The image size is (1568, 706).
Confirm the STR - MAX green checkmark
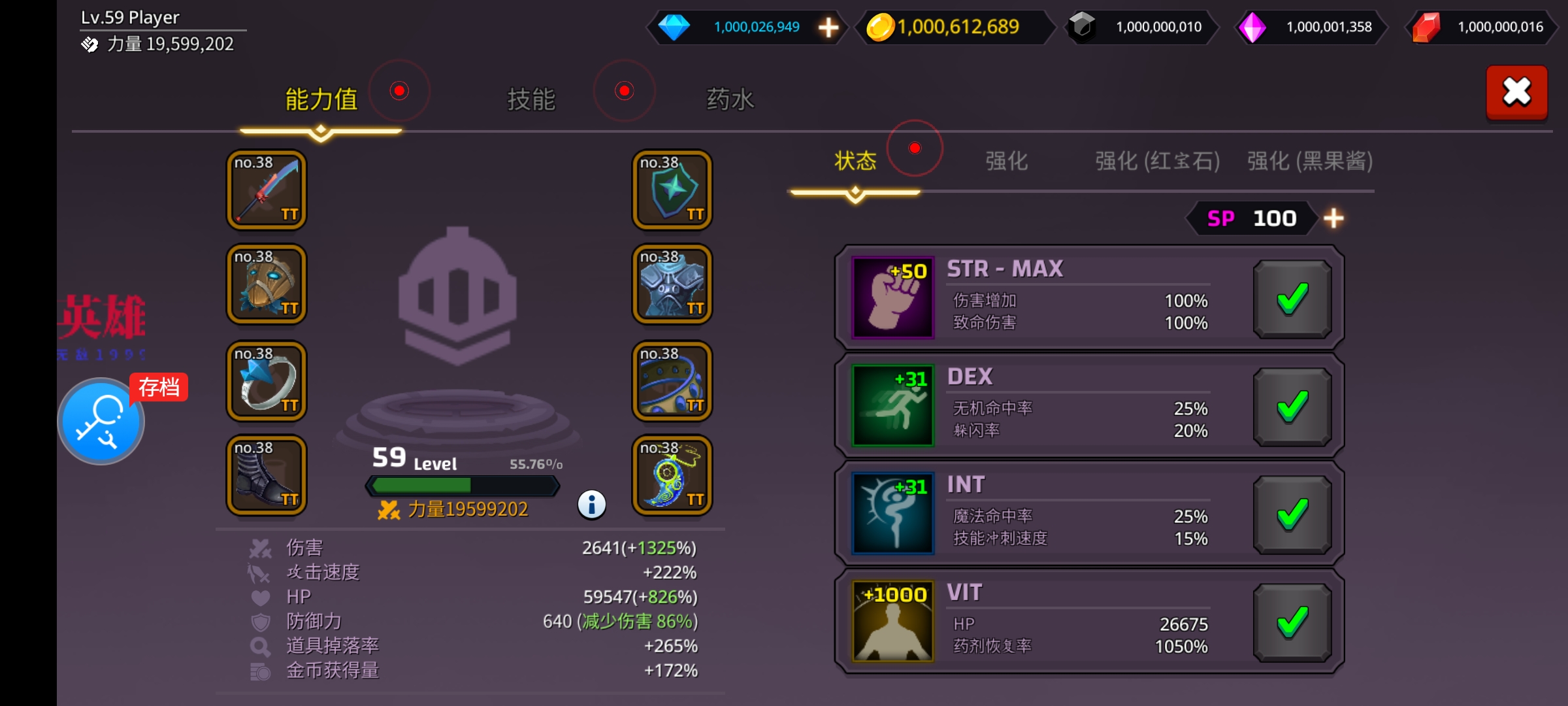coord(1292,299)
